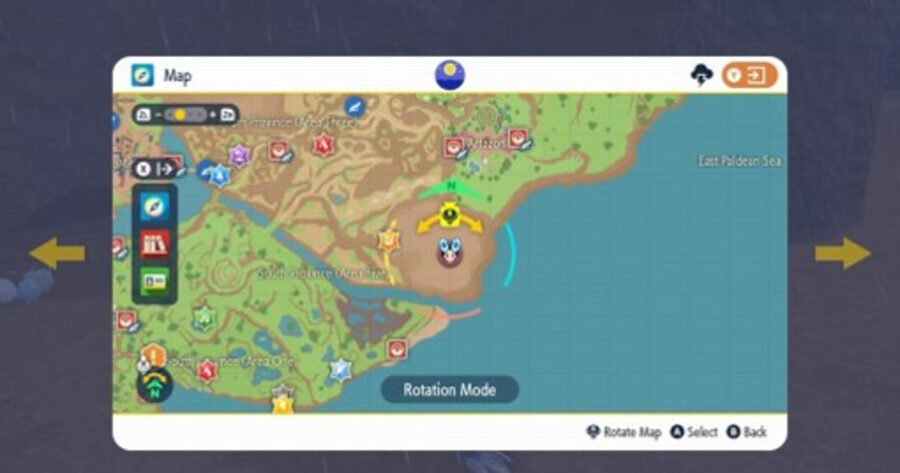900x473 pixels.
Task: Toggle the Rotation Mode label
Action: click(x=449, y=389)
